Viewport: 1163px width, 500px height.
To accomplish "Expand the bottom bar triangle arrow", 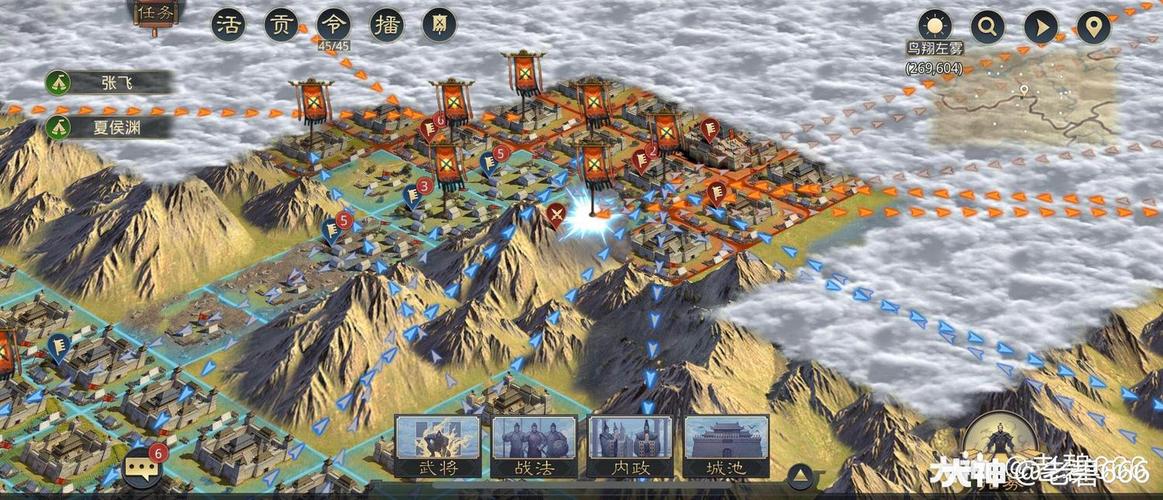I will point(800,475).
